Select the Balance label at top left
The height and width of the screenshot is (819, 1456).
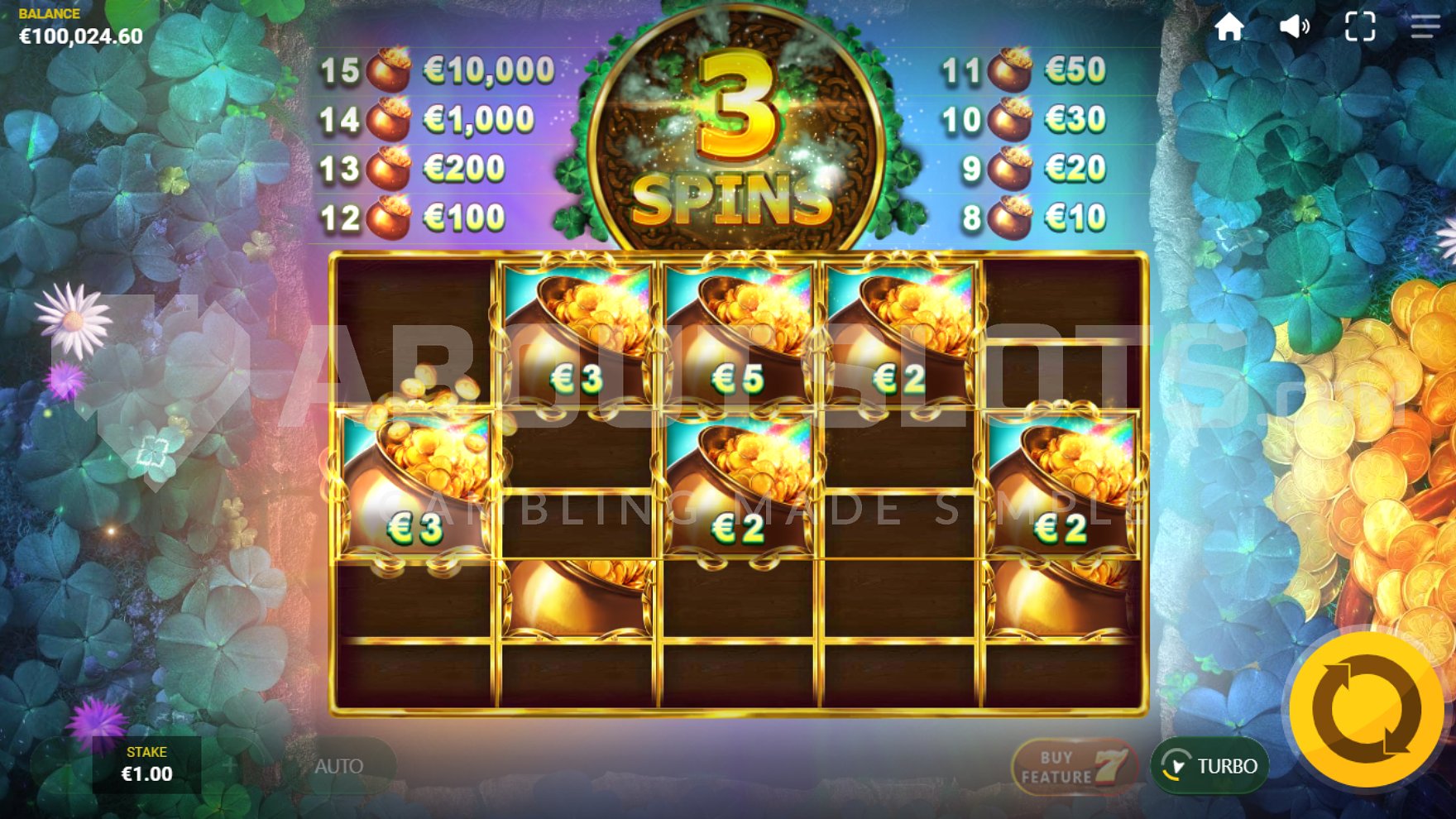click(x=47, y=13)
